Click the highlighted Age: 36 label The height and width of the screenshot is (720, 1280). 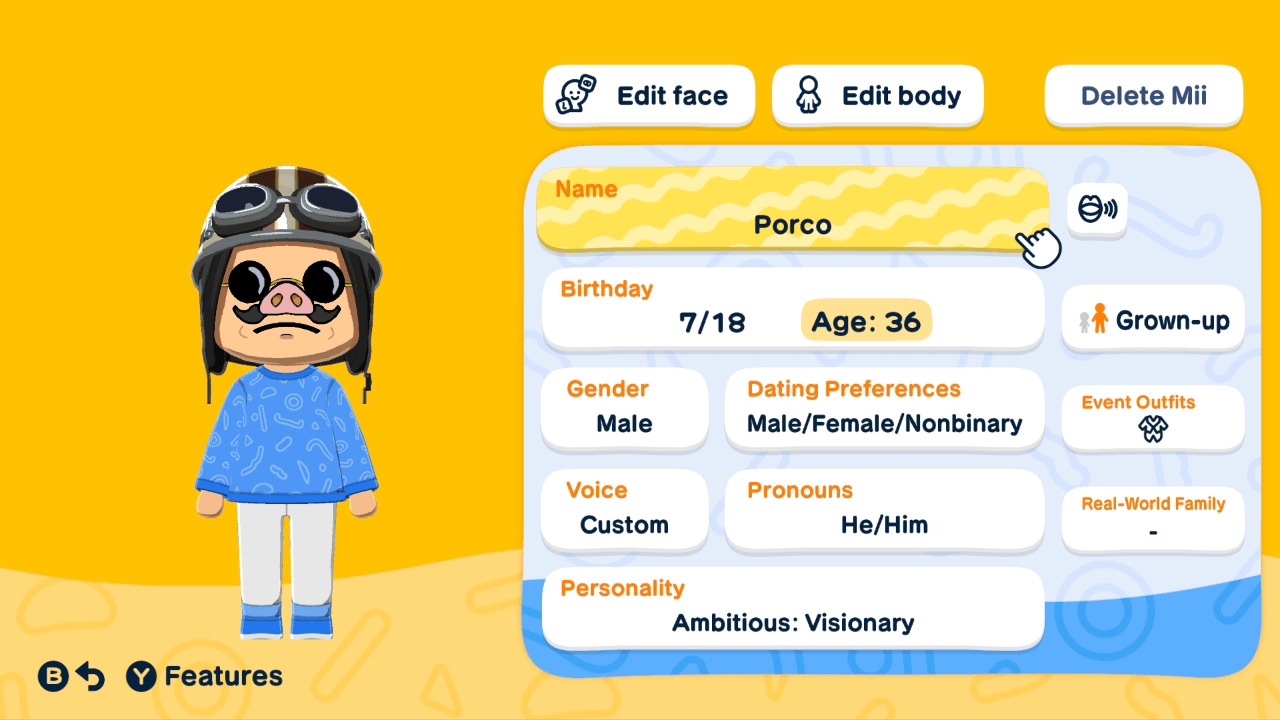(x=866, y=320)
